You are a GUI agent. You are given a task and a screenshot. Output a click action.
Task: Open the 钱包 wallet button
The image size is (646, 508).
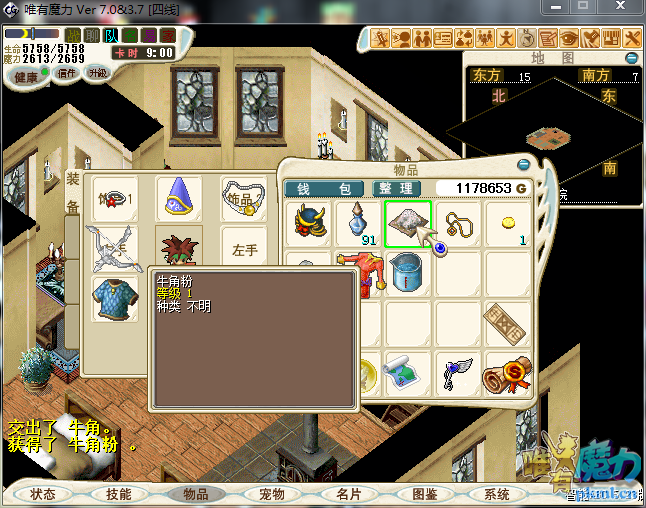point(324,188)
